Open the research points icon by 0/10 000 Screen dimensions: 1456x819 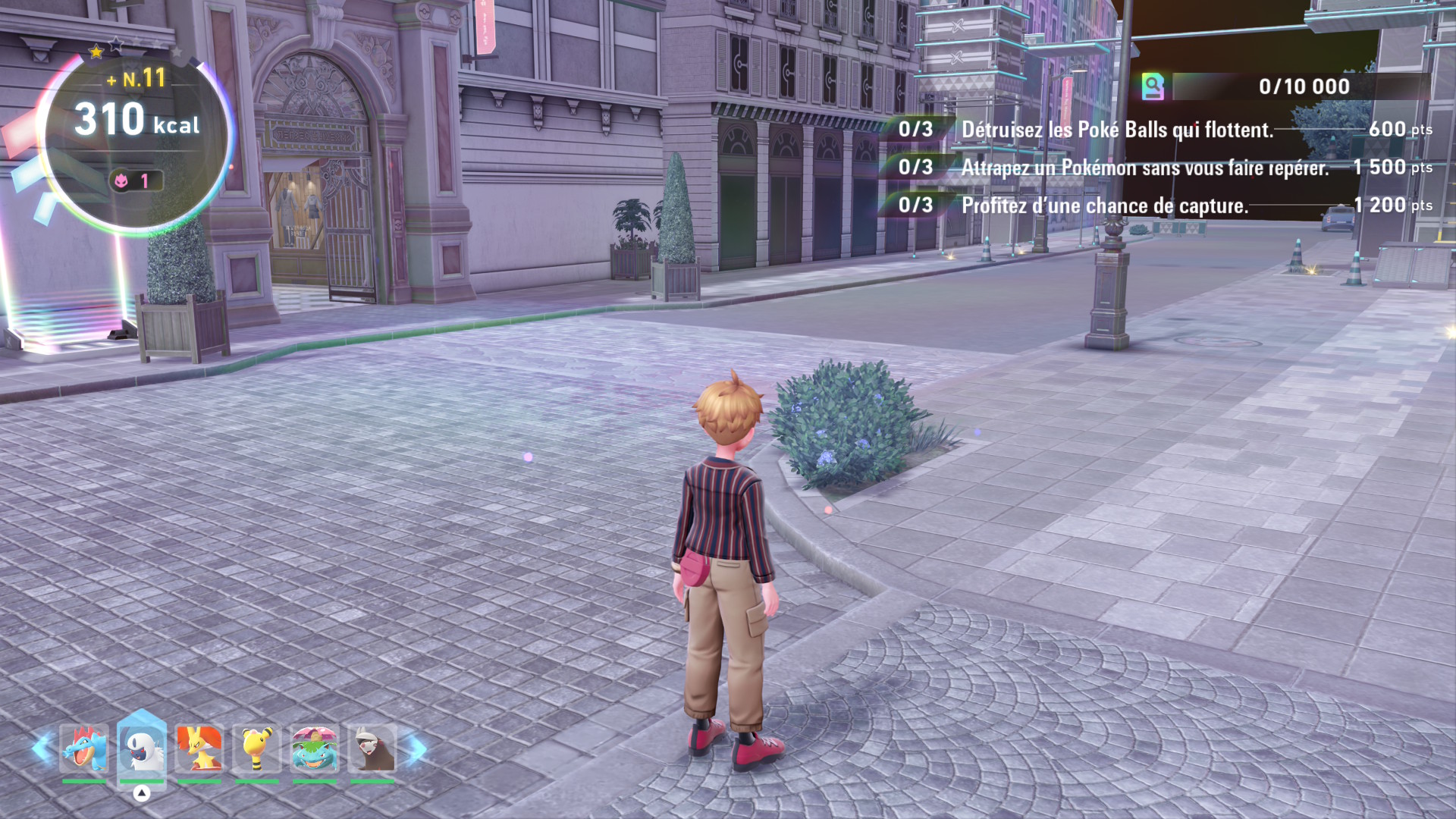point(1153,87)
